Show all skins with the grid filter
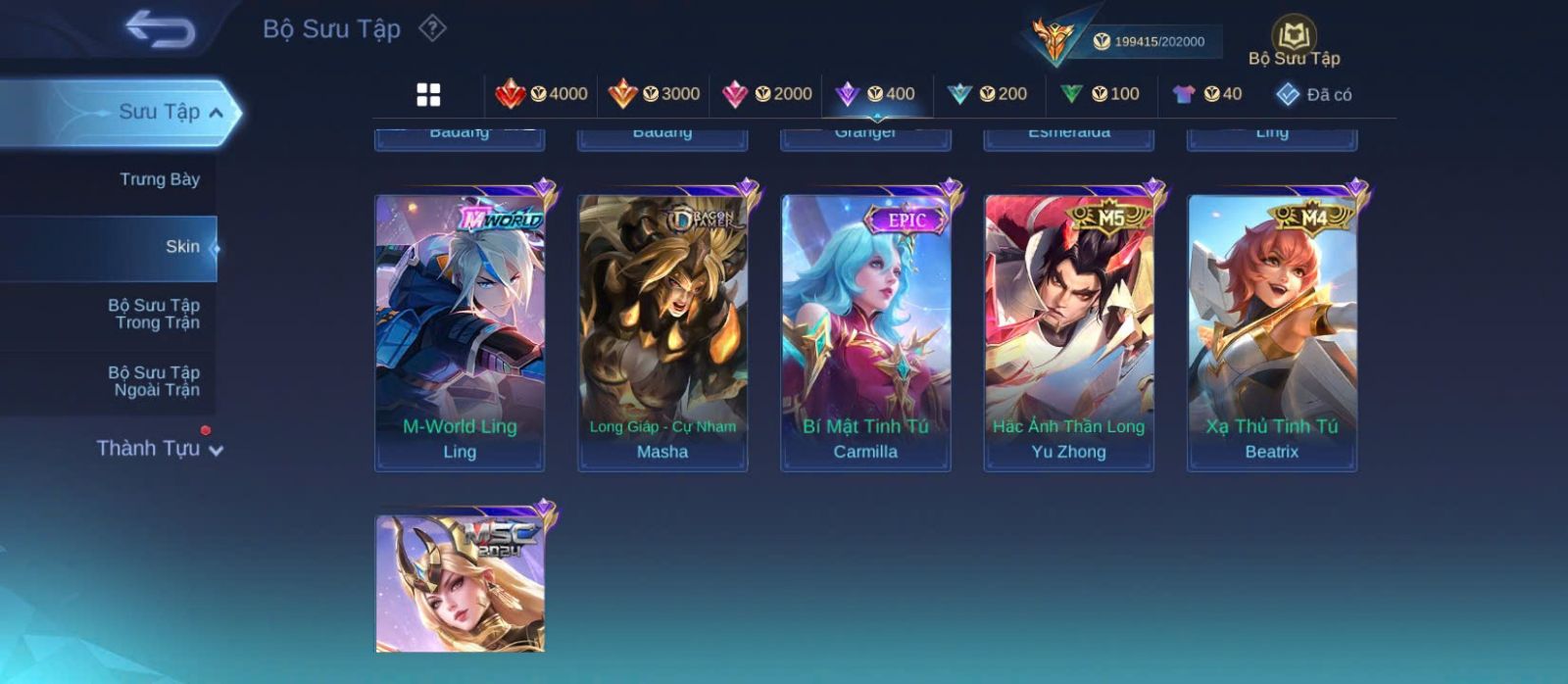Screen dimensions: 1568x684 click(428, 94)
